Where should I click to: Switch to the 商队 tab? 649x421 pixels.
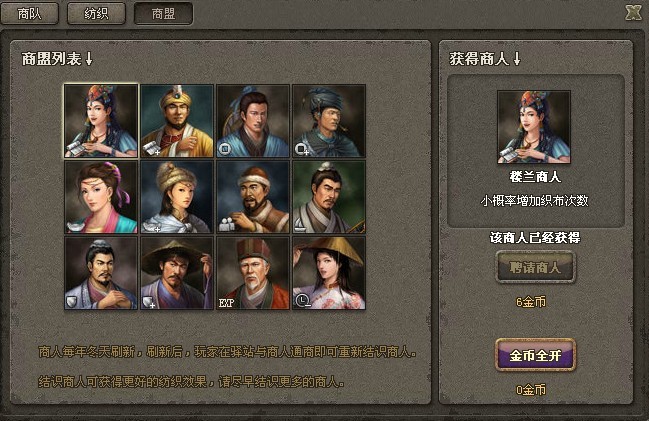(x=30, y=14)
